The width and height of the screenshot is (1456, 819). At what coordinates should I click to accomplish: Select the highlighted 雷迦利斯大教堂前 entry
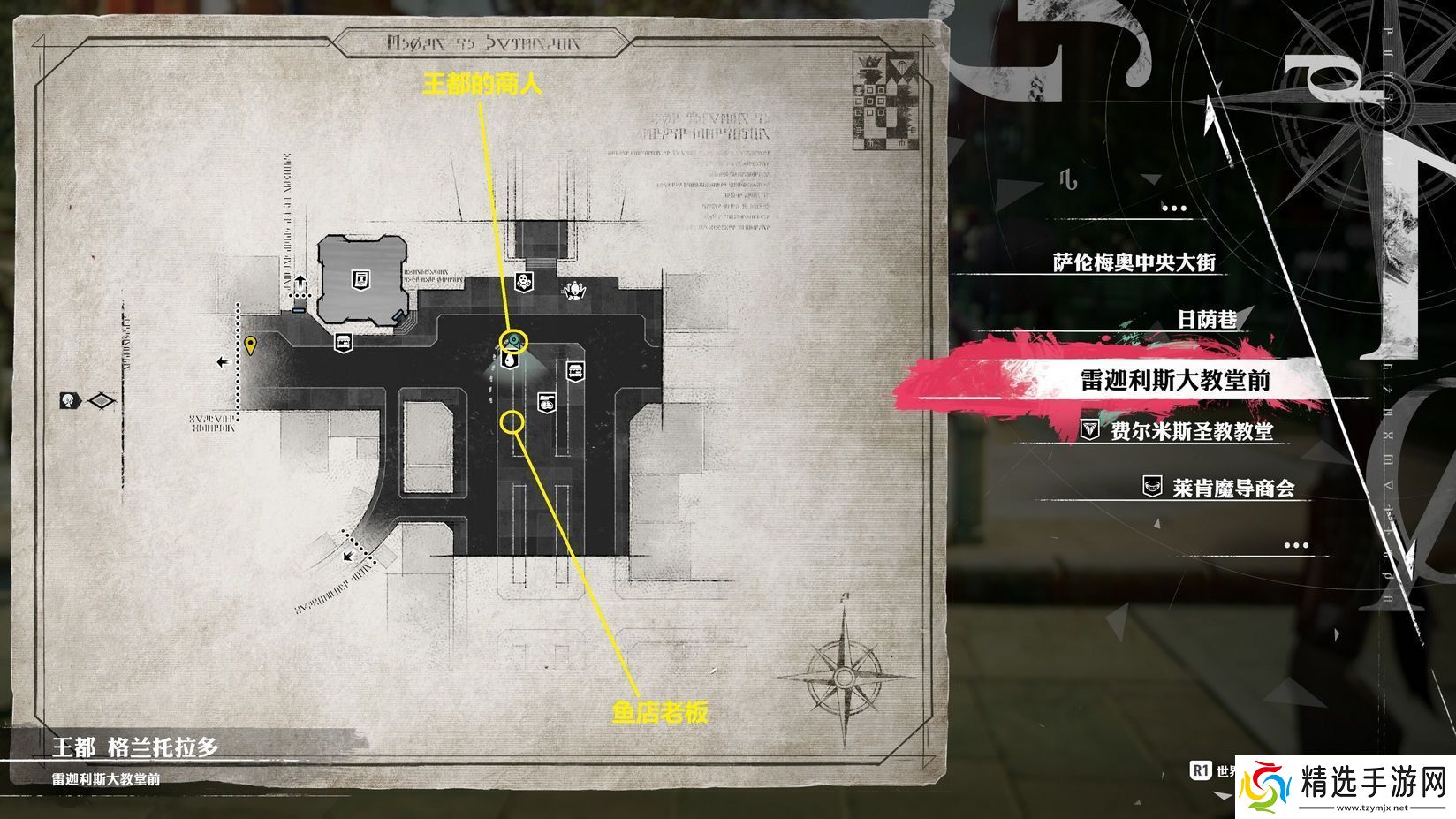click(1175, 380)
